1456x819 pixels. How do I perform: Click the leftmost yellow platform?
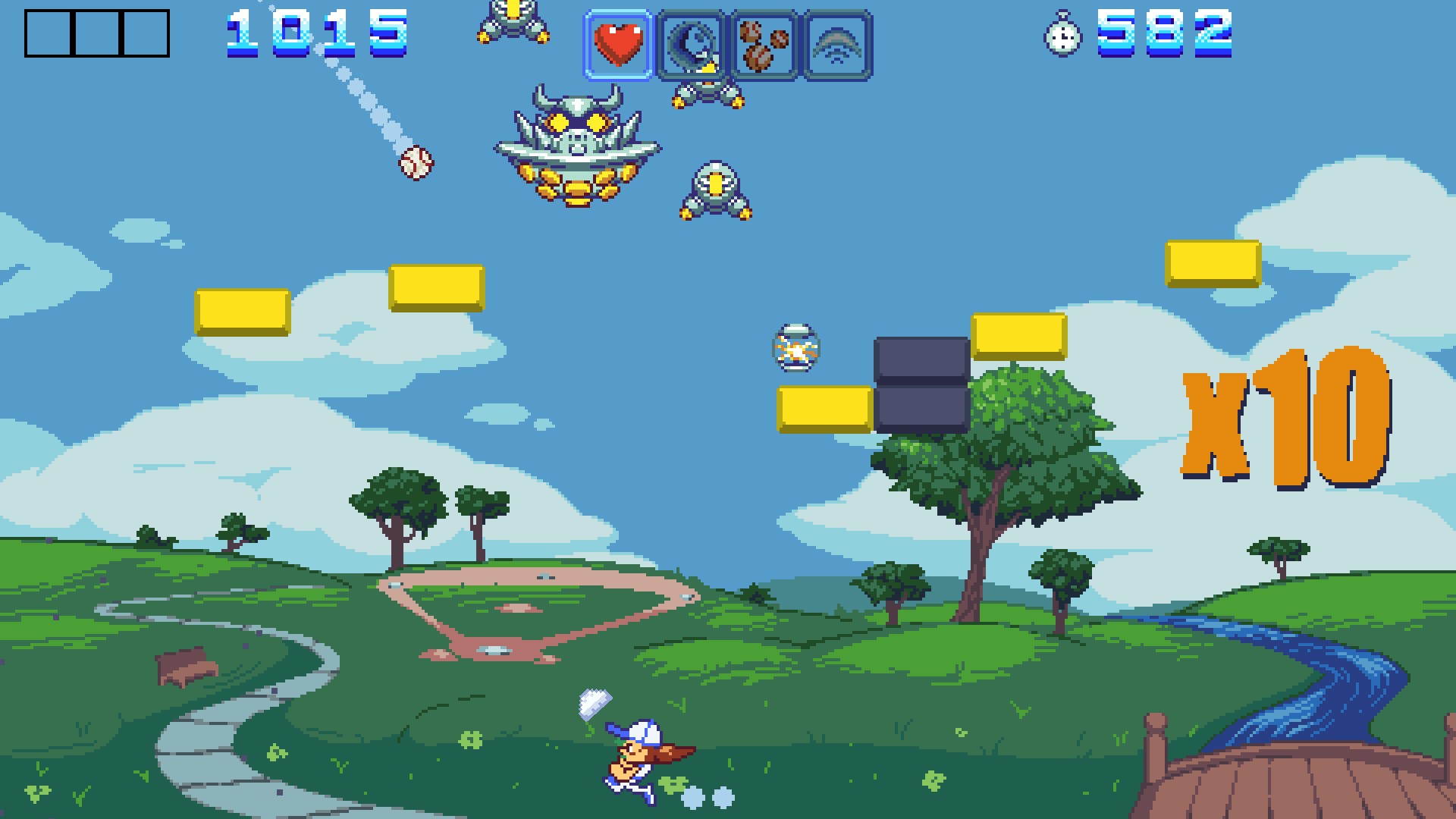click(x=243, y=313)
